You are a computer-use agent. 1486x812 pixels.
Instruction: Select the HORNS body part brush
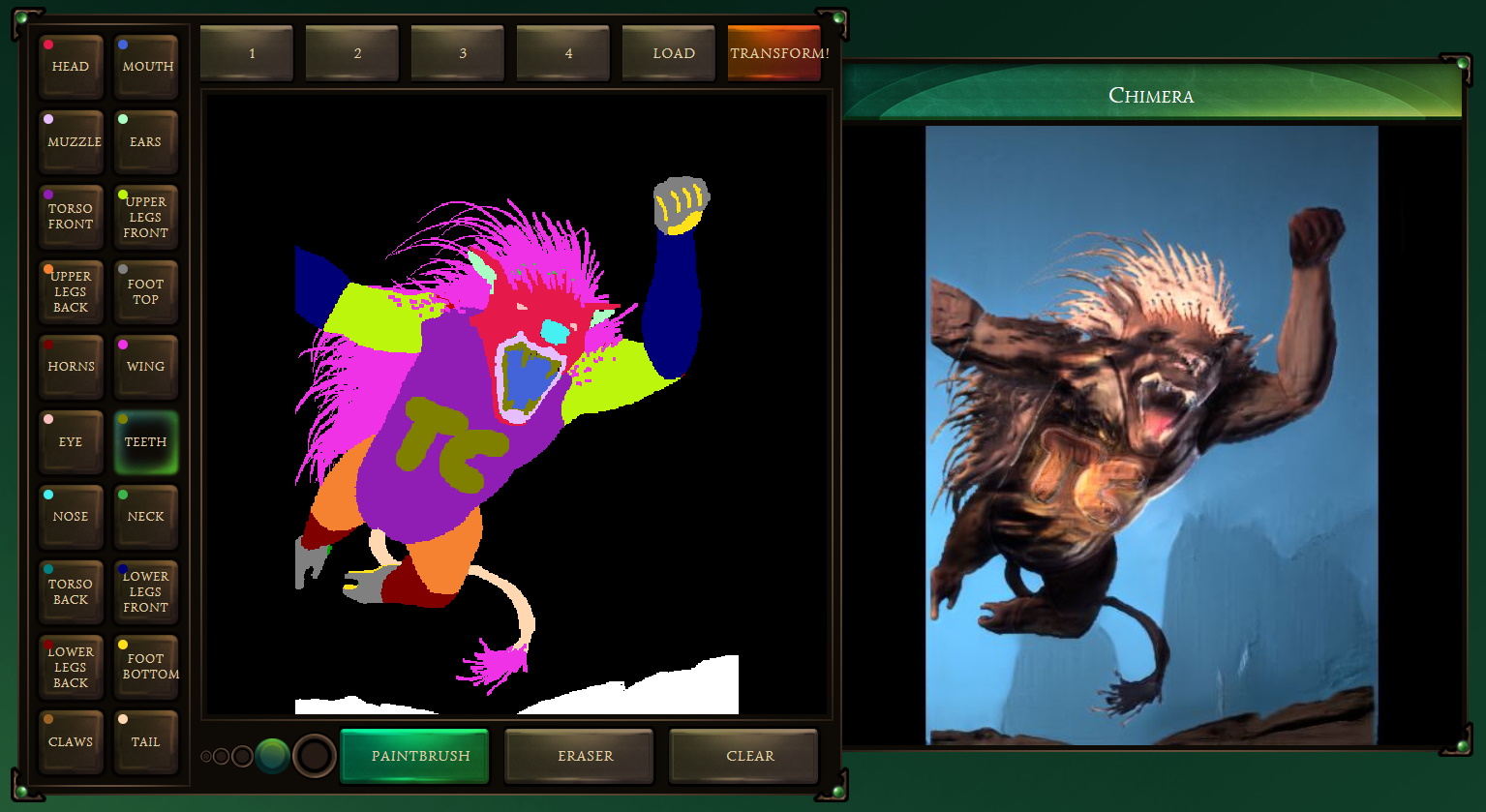[x=71, y=366]
